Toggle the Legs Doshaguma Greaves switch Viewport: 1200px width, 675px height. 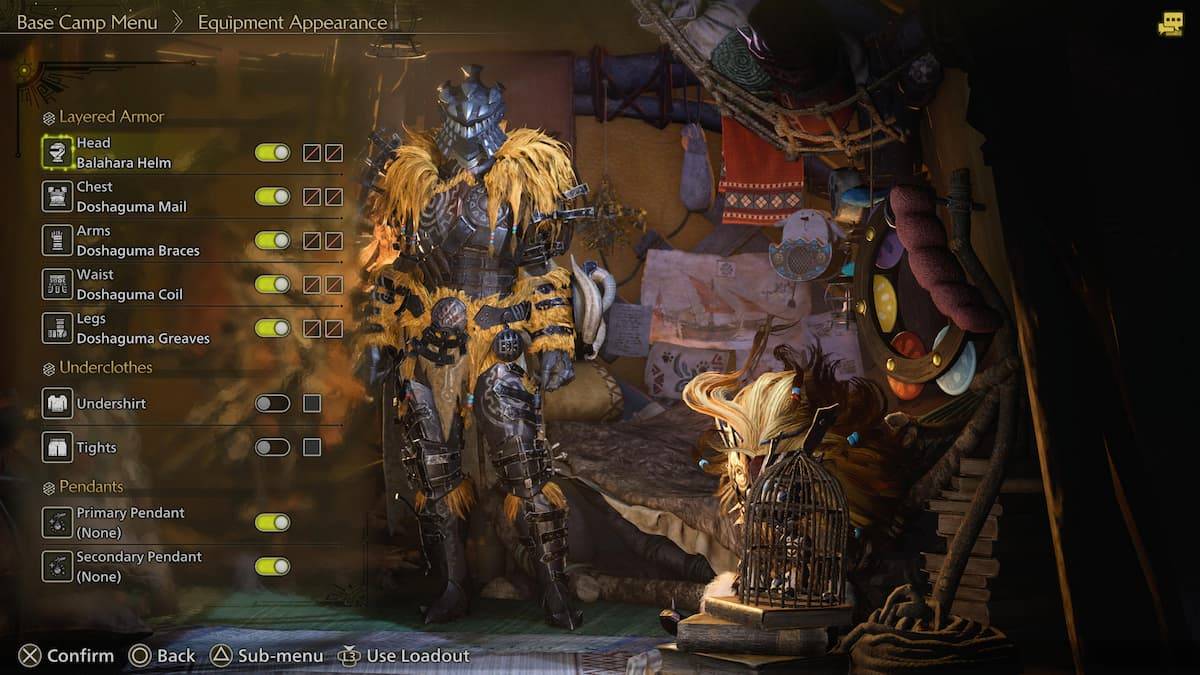click(x=272, y=328)
